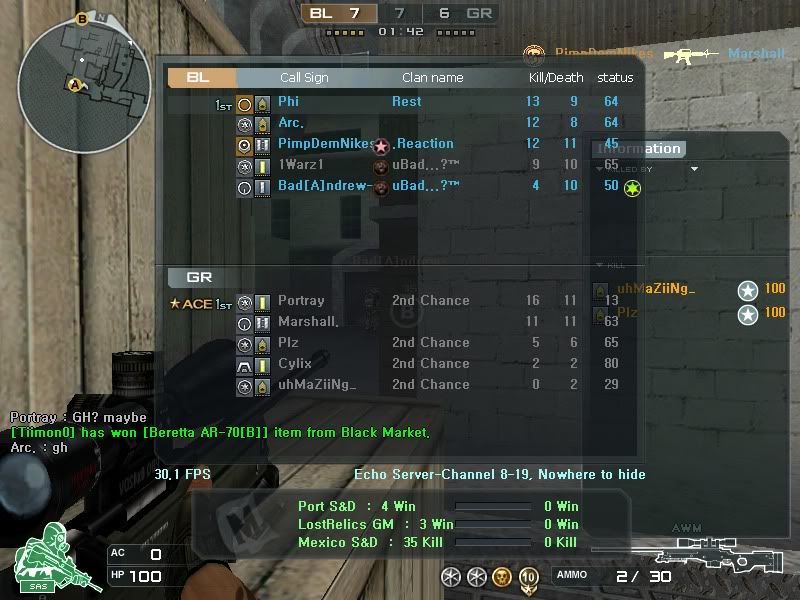Click the chat message from Portray
The image size is (800, 600).
pos(78,417)
